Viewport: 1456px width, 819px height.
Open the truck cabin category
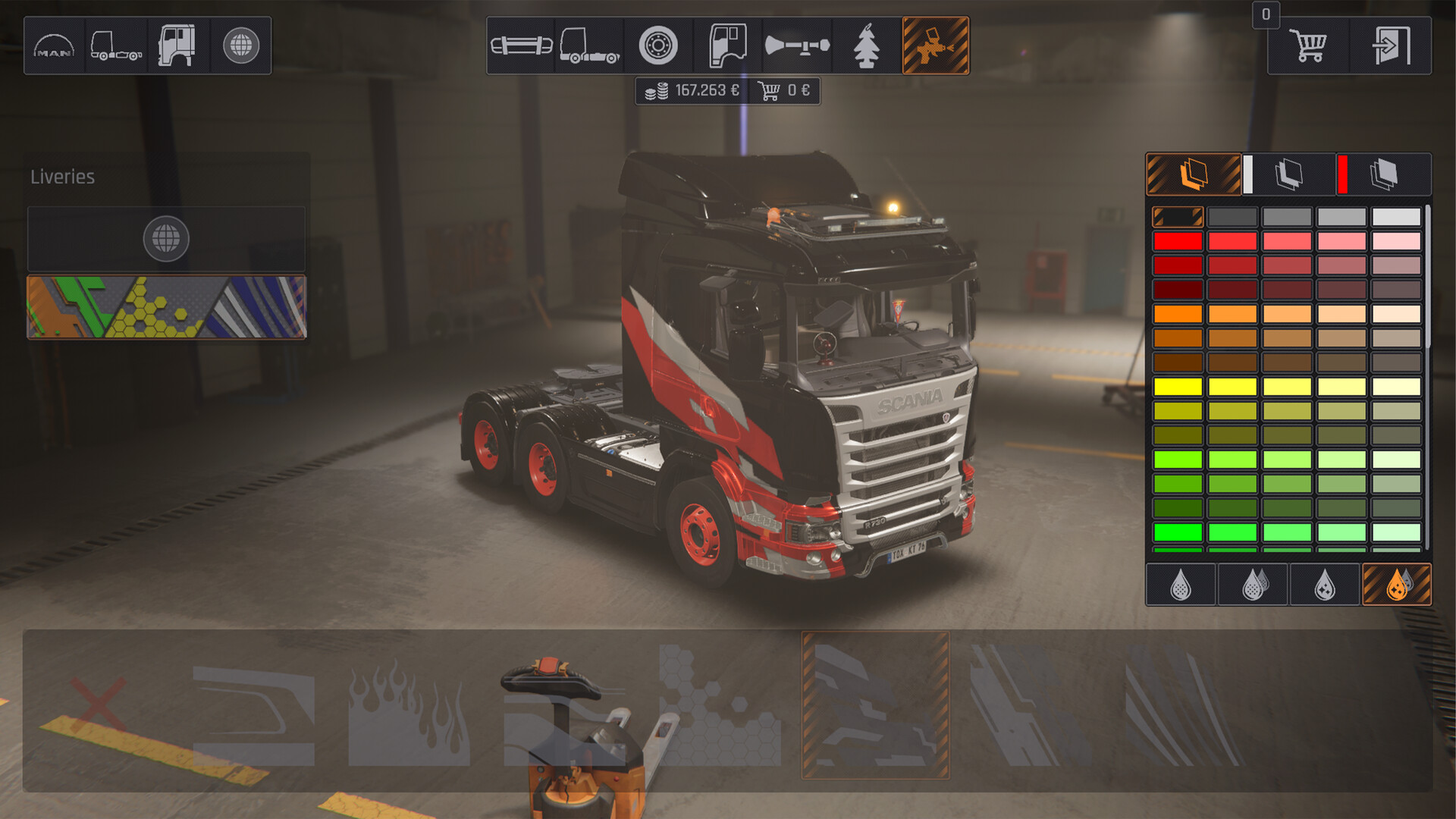(x=177, y=45)
